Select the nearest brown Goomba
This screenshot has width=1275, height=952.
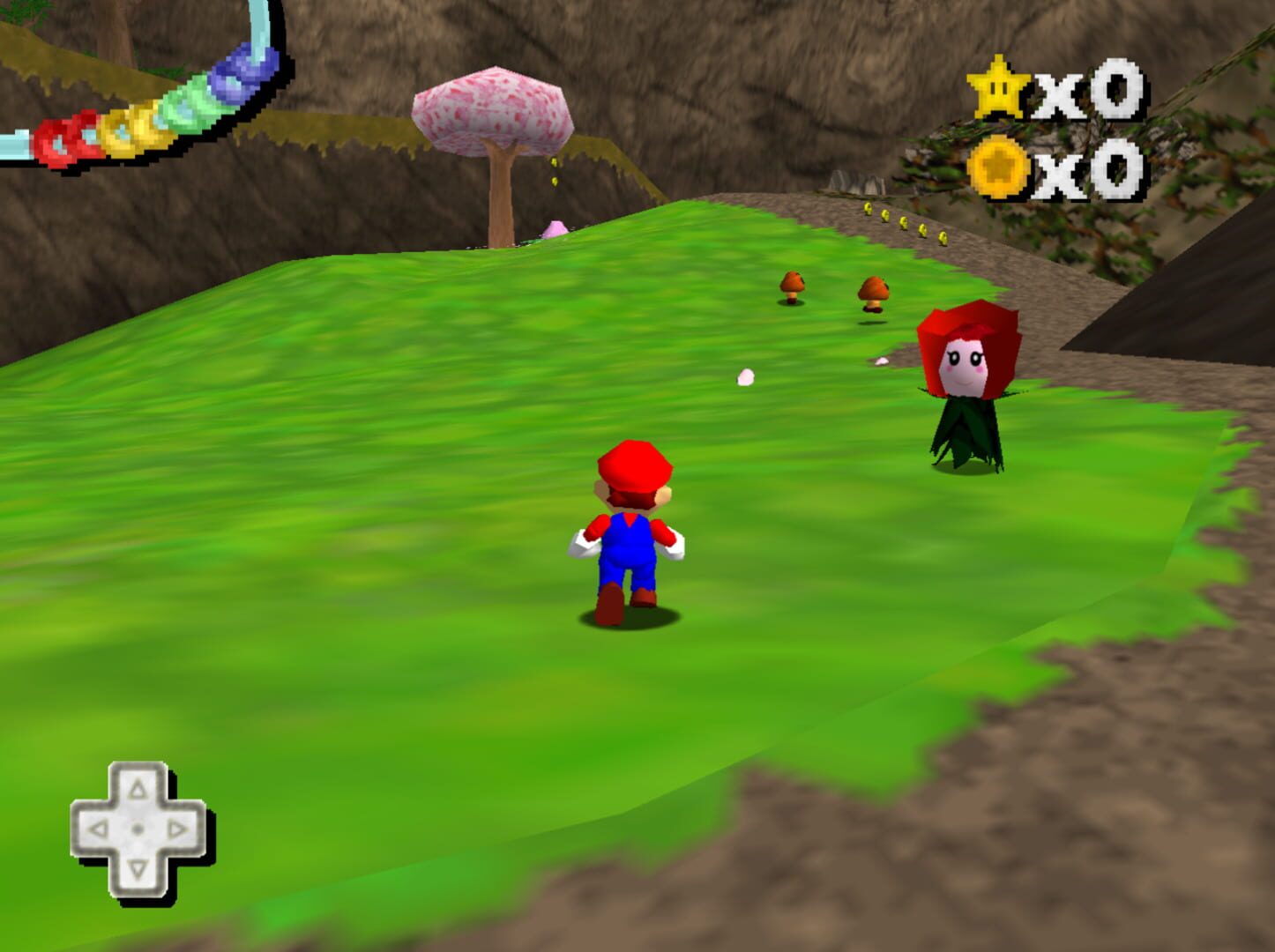point(791,288)
